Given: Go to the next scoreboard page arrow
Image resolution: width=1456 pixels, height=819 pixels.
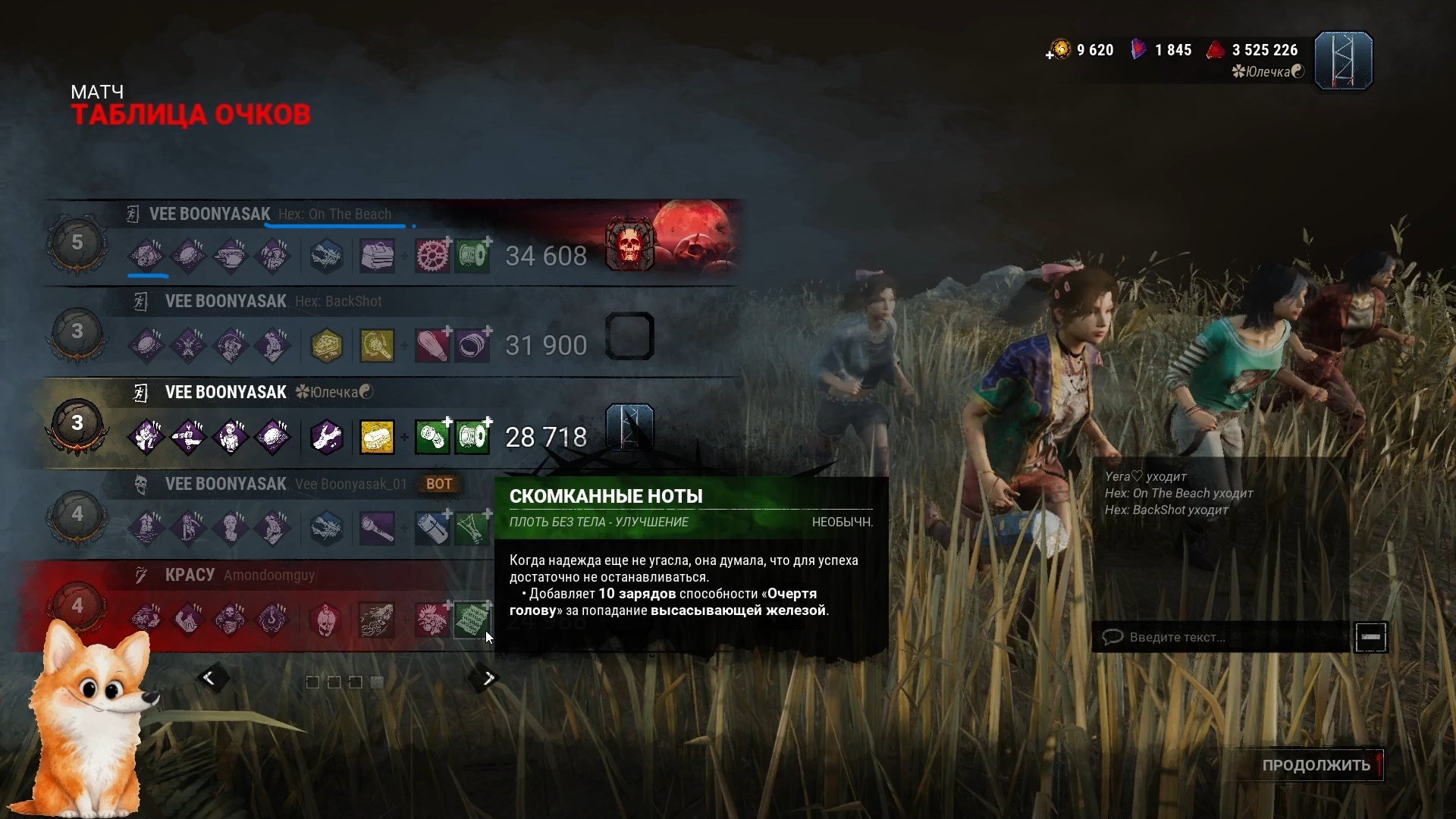Looking at the screenshot, I should coord(488,678).
